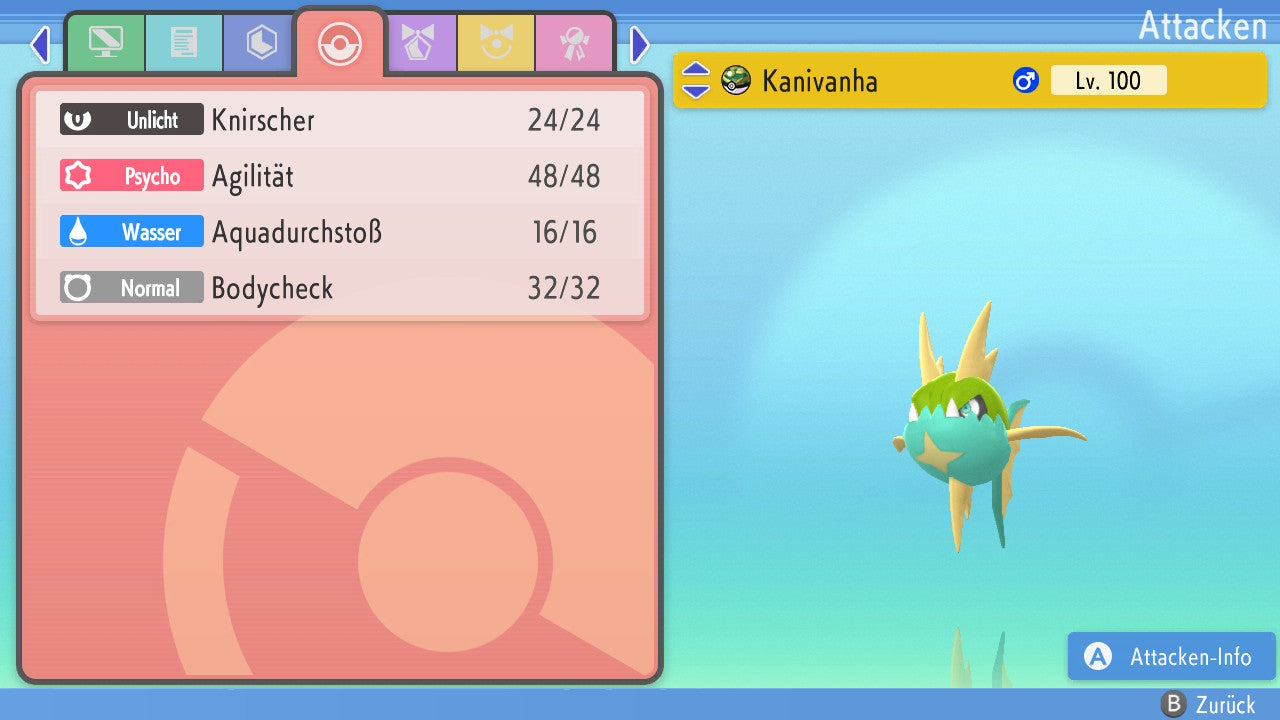Select the Knirscher move row
This screenshot has height=720, width=1280.
pos(340,120)
